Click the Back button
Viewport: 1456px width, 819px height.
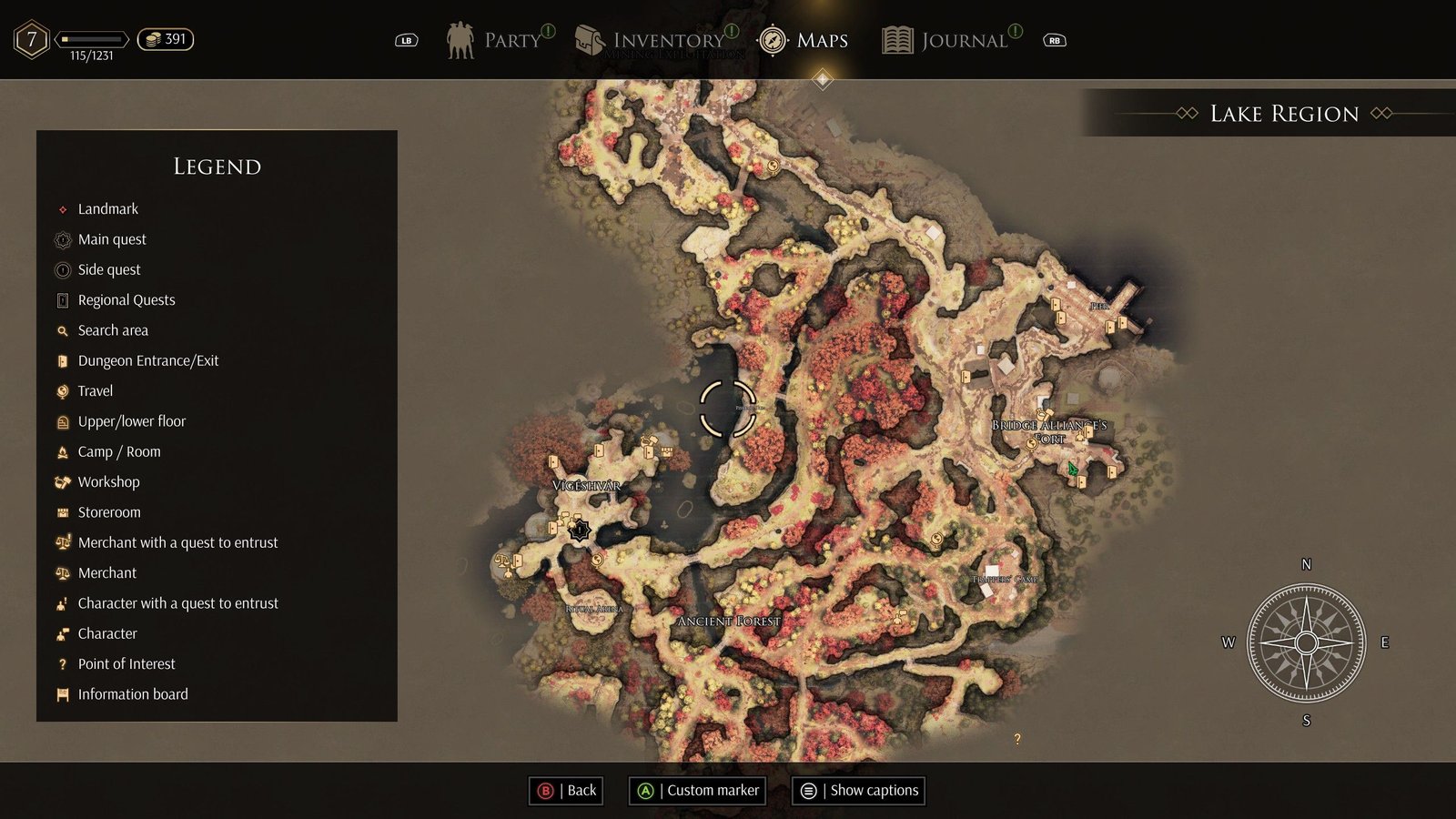click(x=567, y=790)
